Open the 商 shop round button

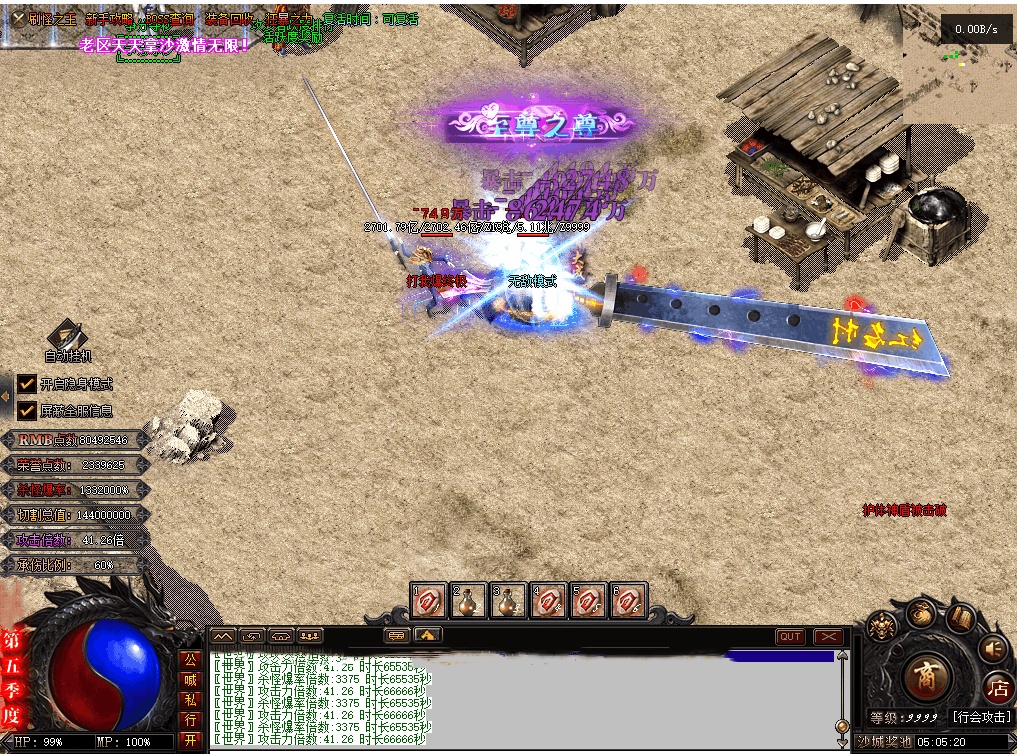click(x=925, y=677)
